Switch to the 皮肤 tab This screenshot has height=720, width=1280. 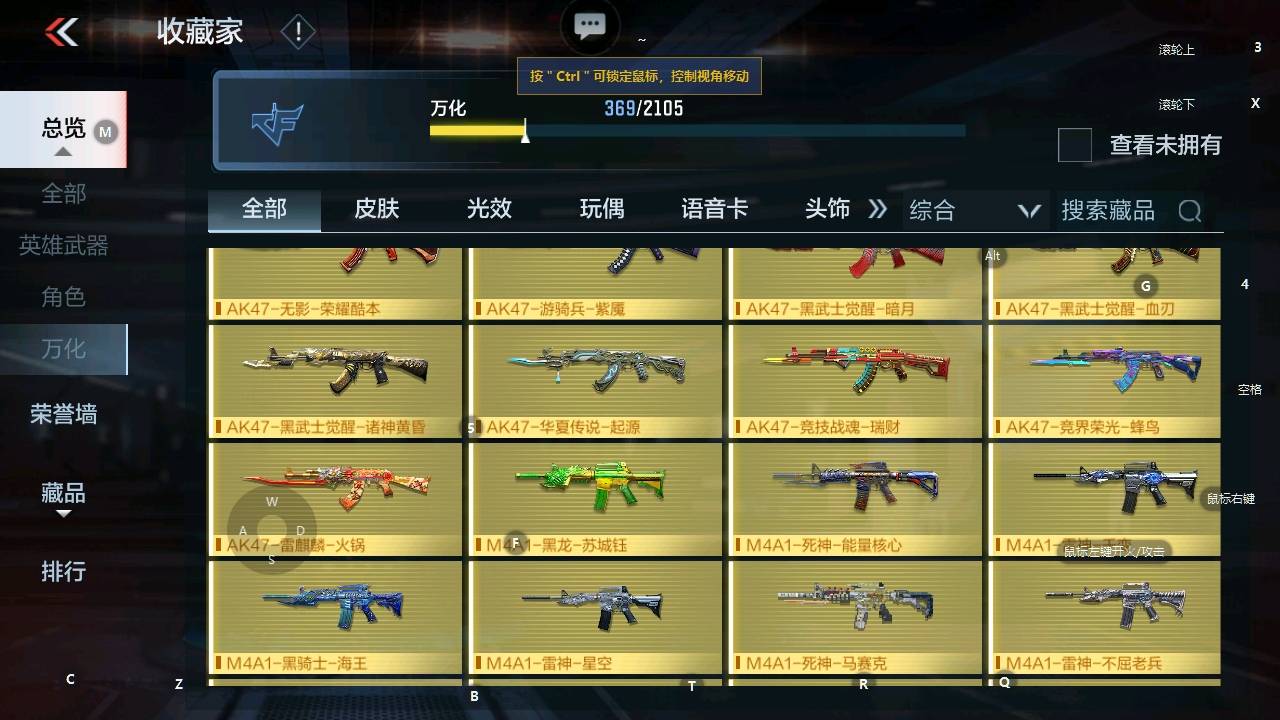tap(376, 210)
